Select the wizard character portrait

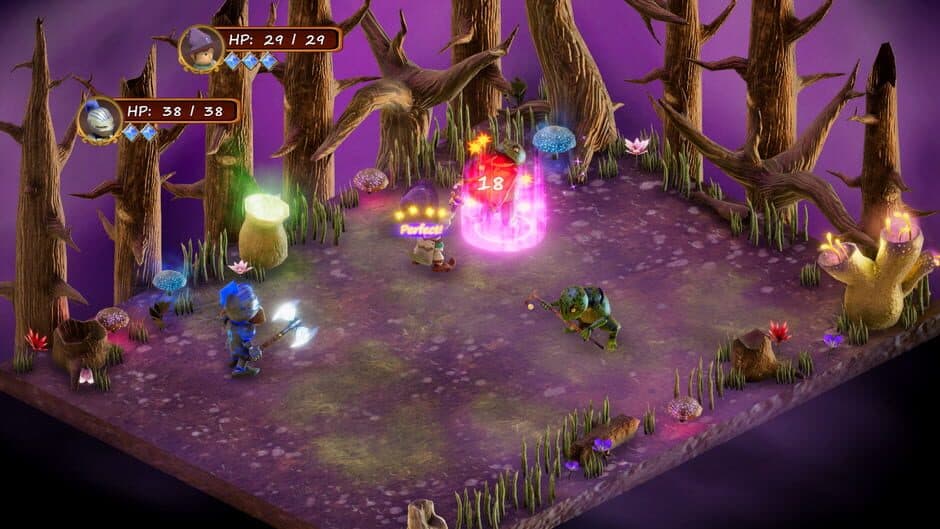point(202,48)
